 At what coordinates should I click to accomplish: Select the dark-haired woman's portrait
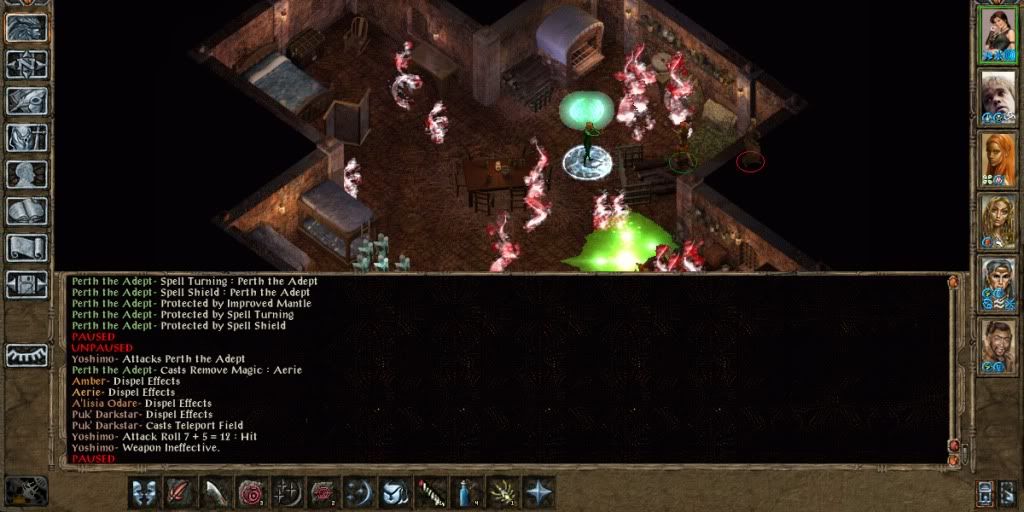coord(996,34)
